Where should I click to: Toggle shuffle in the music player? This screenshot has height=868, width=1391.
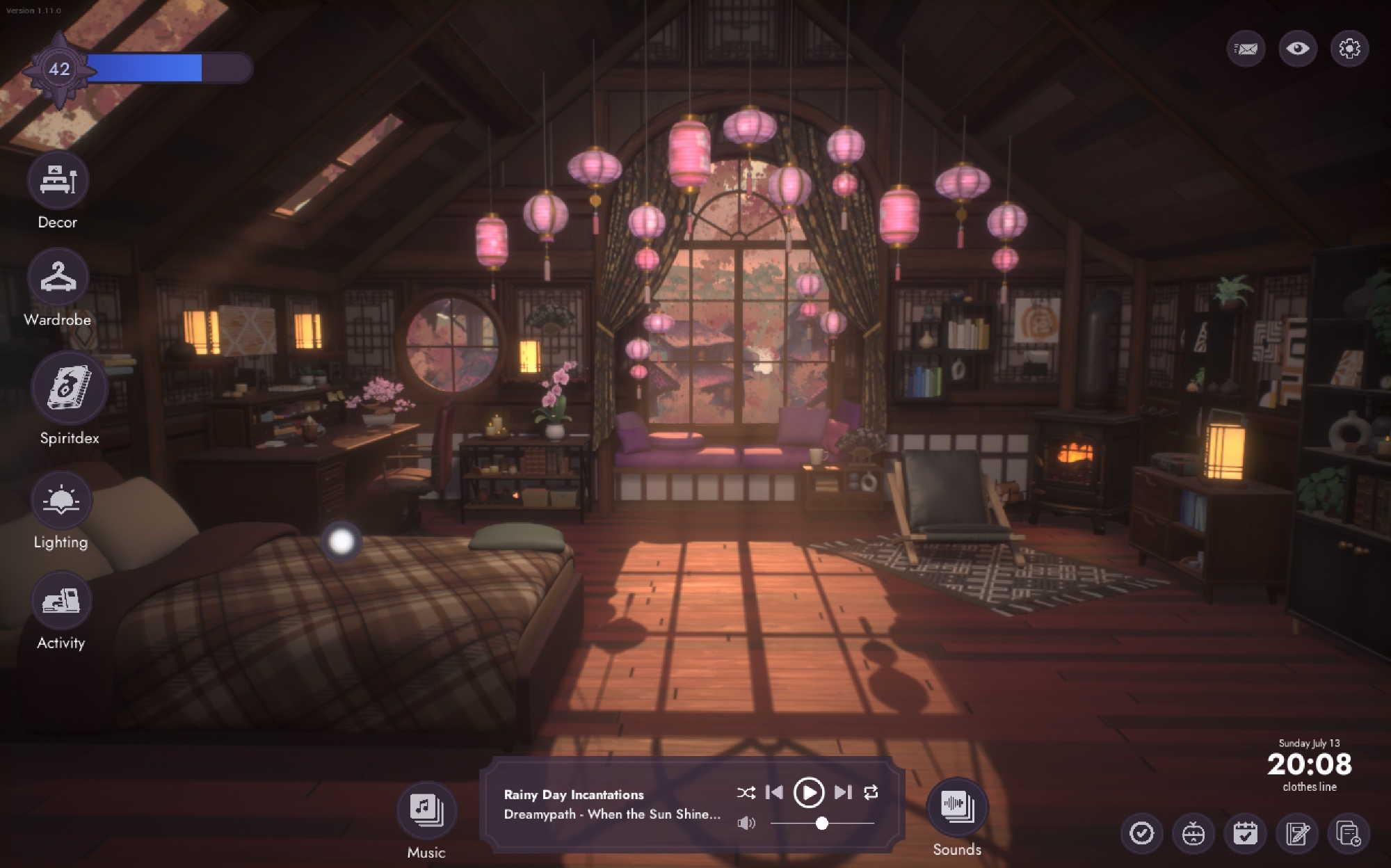pyautogui.click(x=746, y=792)
